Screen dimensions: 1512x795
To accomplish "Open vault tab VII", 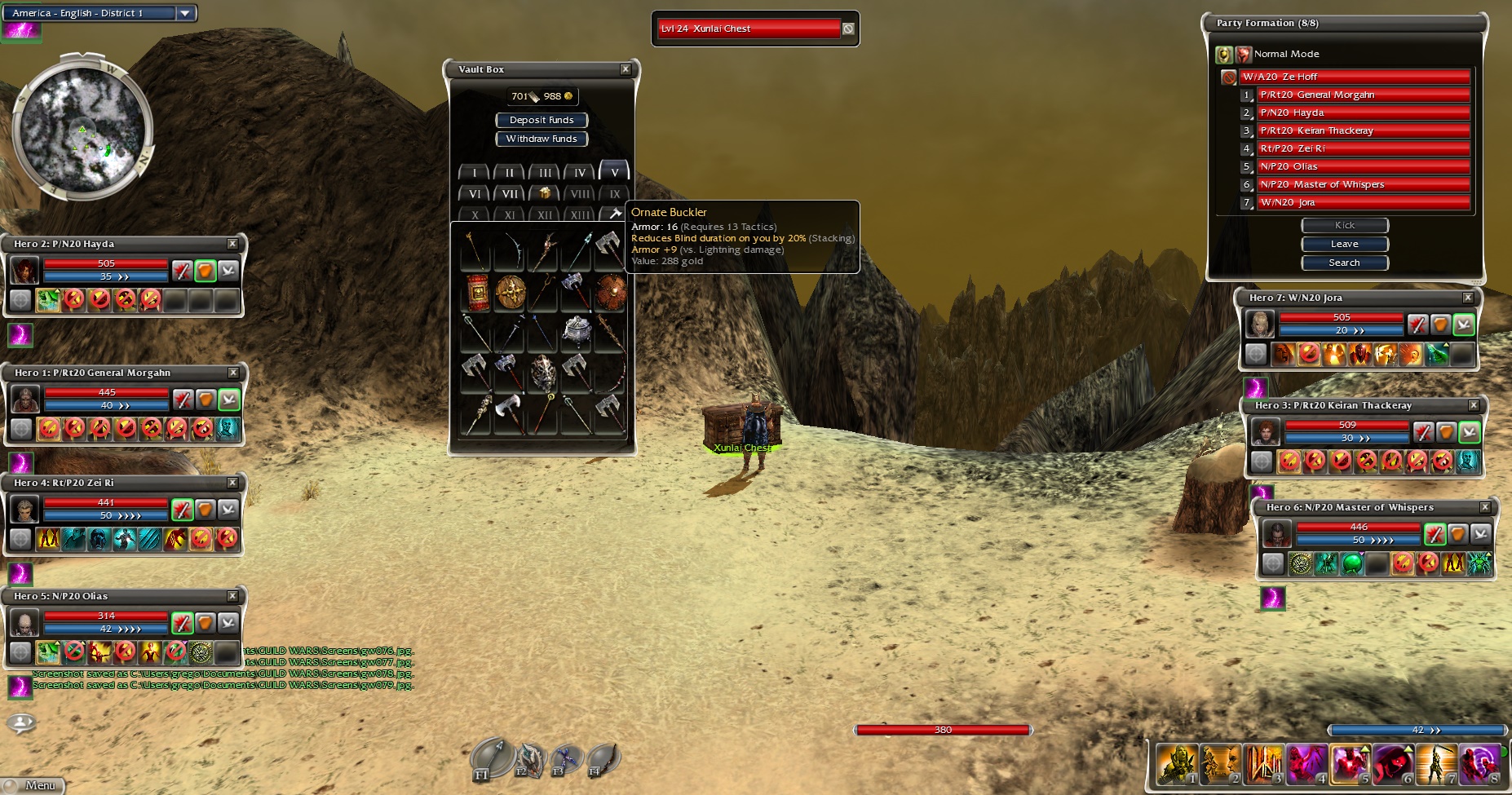I will click(510, 194).
